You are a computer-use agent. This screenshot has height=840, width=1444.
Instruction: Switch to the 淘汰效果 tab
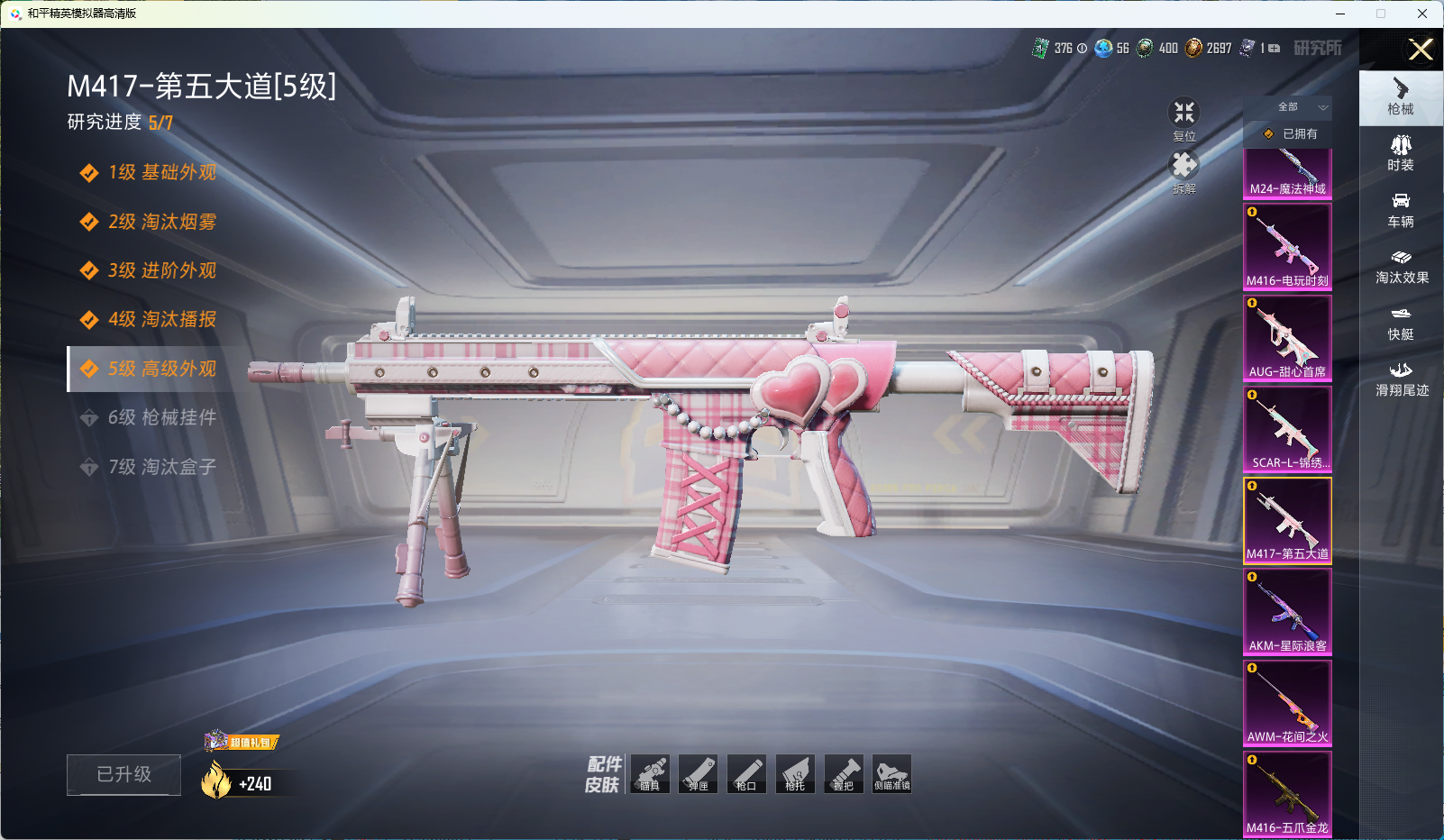coord(1401,267)
